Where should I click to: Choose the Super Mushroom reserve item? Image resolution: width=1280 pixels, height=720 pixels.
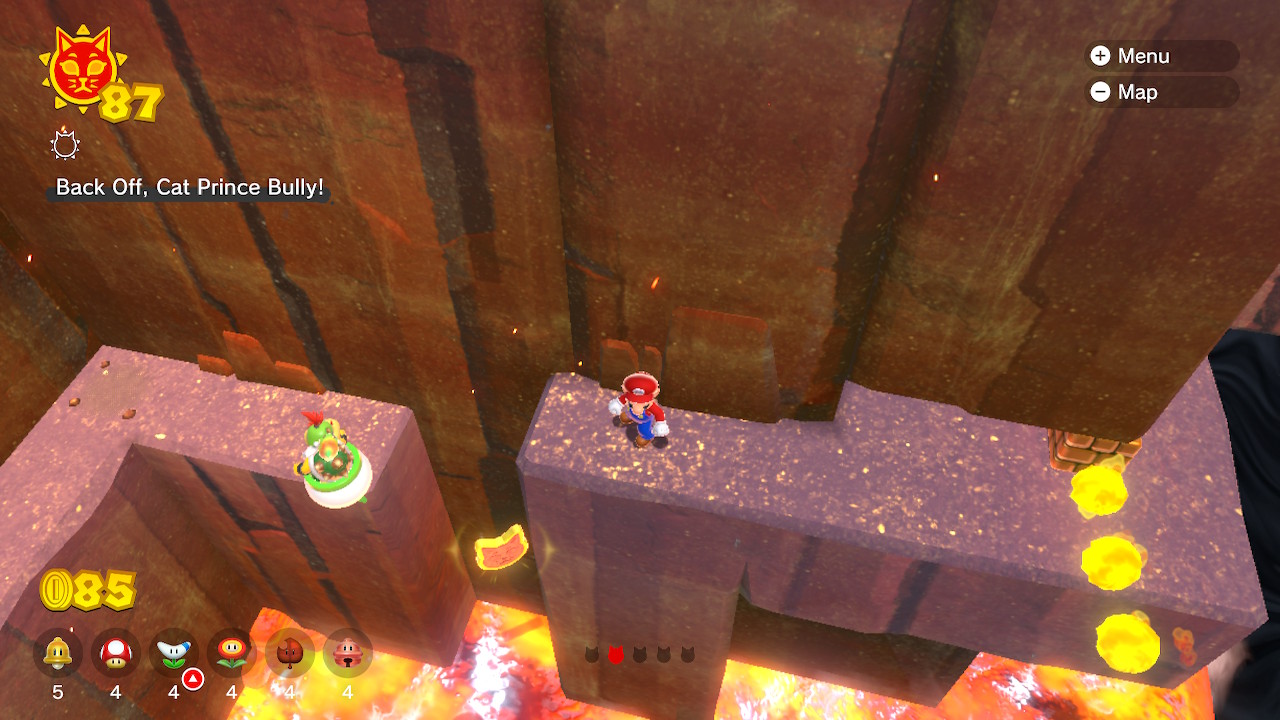116,654
